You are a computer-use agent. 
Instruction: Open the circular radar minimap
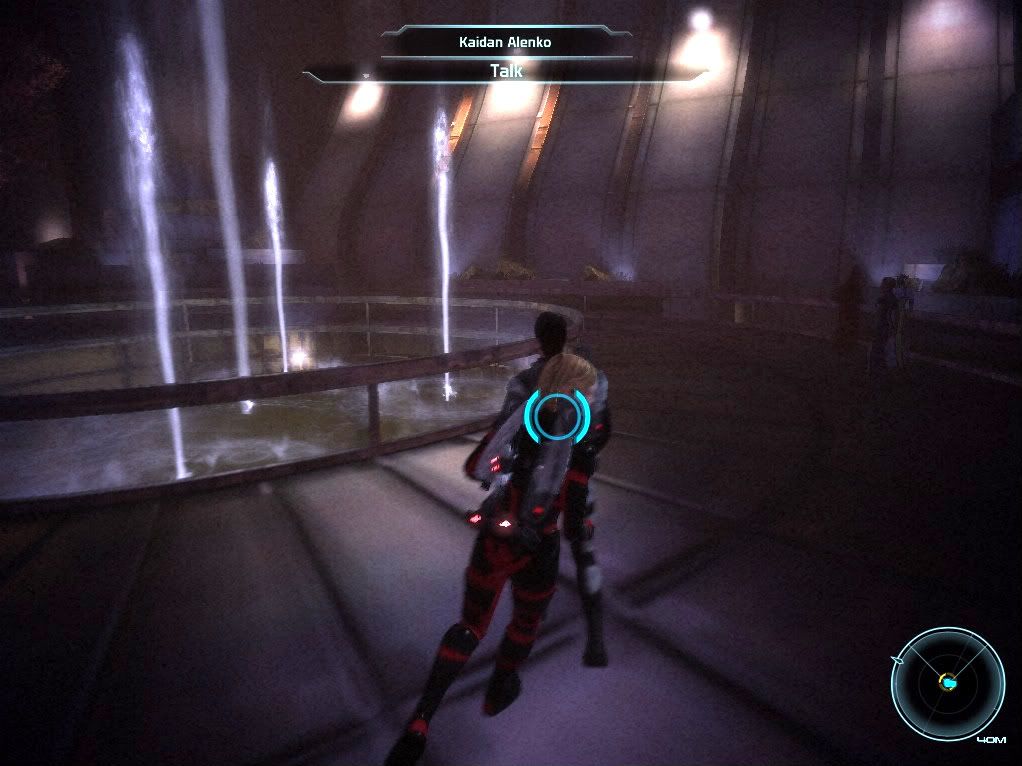(x=947, y=684)
